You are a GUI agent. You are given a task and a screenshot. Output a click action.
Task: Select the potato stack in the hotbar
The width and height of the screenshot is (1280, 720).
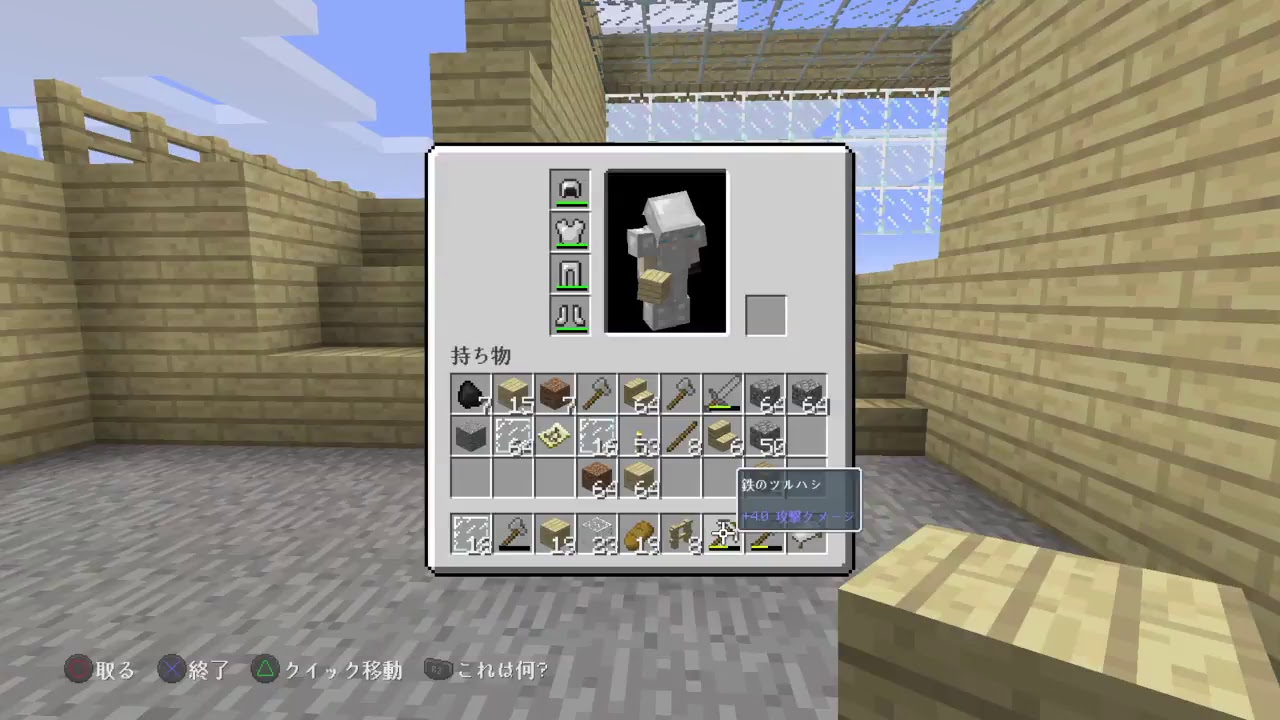coord(638,535)
